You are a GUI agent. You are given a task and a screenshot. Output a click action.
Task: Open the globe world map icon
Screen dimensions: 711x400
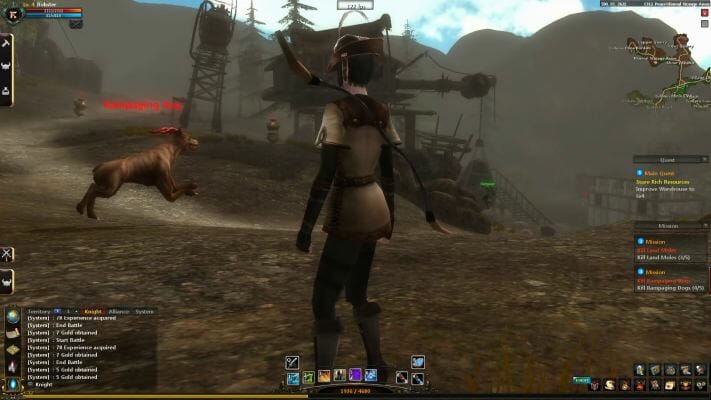tap(12, 317)
